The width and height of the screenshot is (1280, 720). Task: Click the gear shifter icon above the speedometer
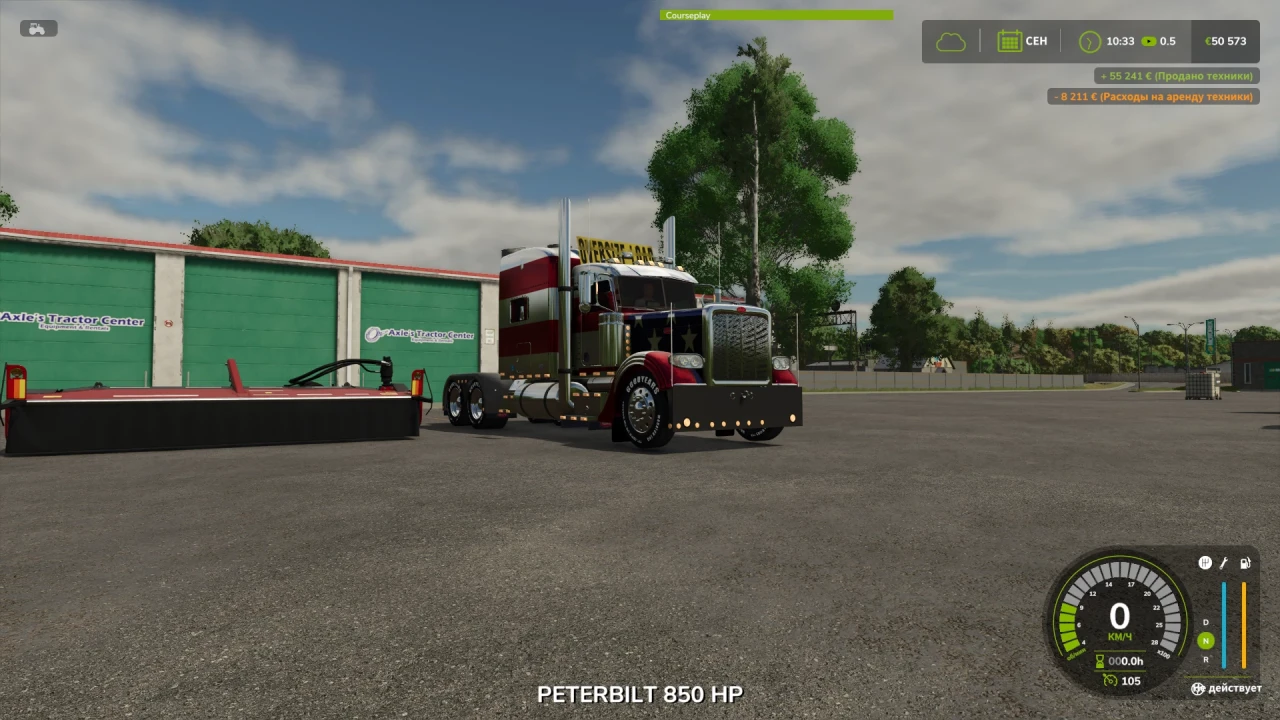1205,562
